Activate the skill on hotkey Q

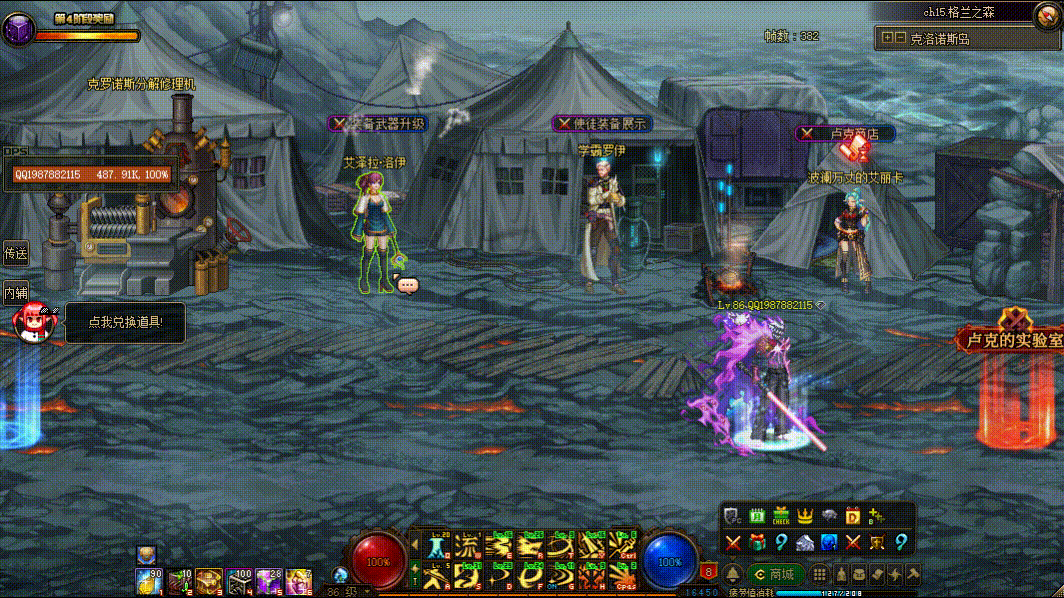tap(438, 546)
